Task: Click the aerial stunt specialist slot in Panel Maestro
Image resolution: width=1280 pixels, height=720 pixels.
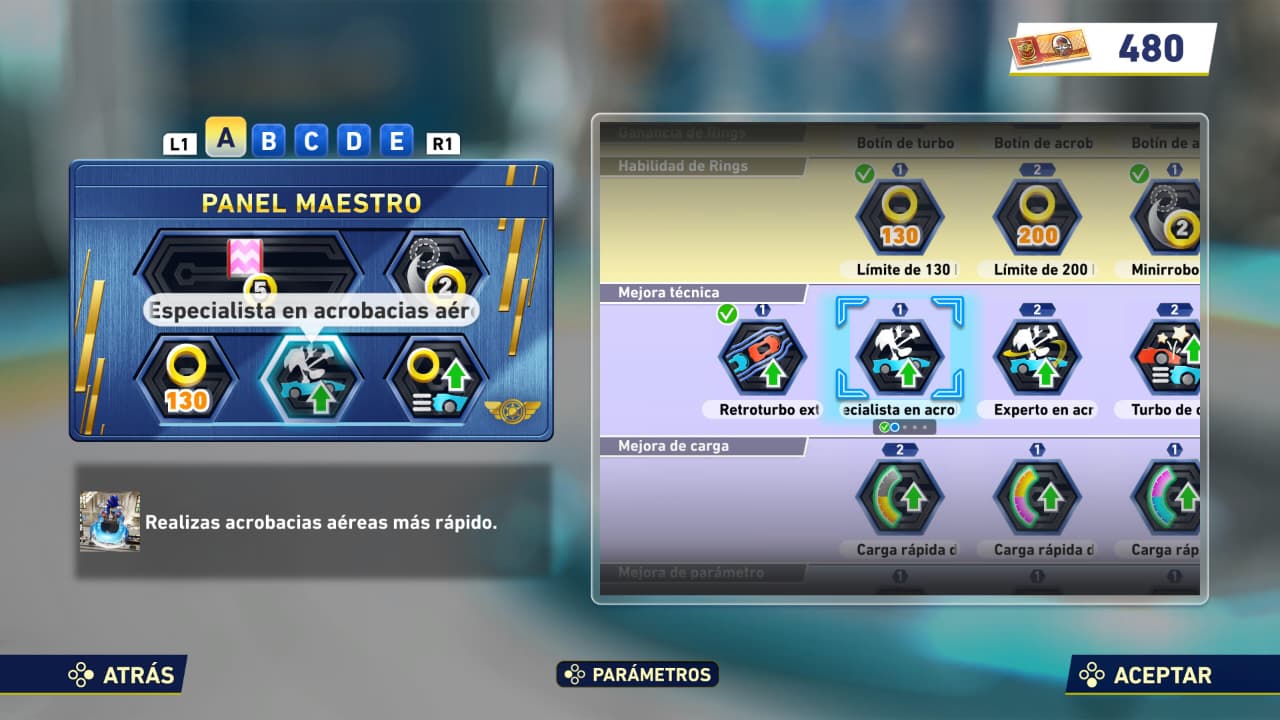Action: (x=310, y=377)
